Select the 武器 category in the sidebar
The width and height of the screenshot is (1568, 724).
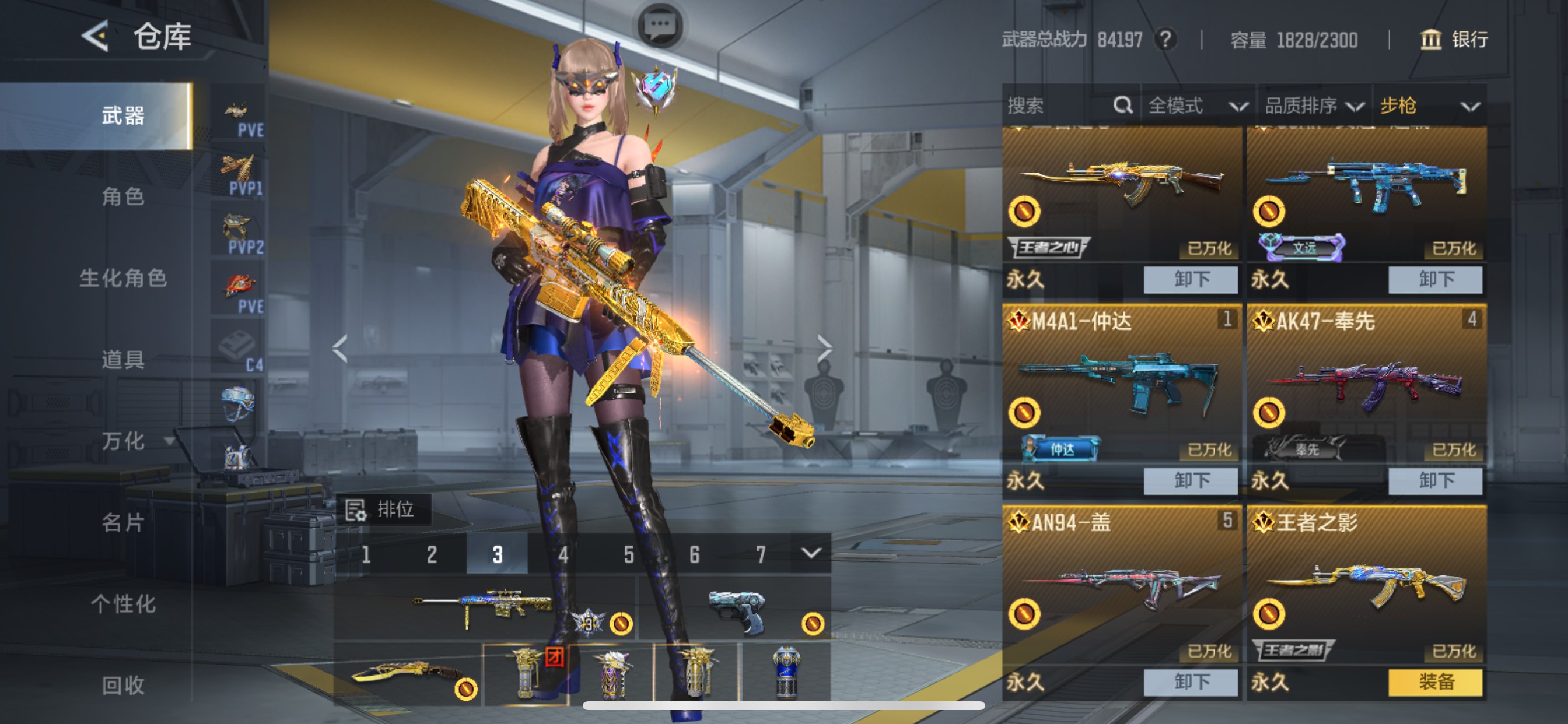(x=123, y=115)
